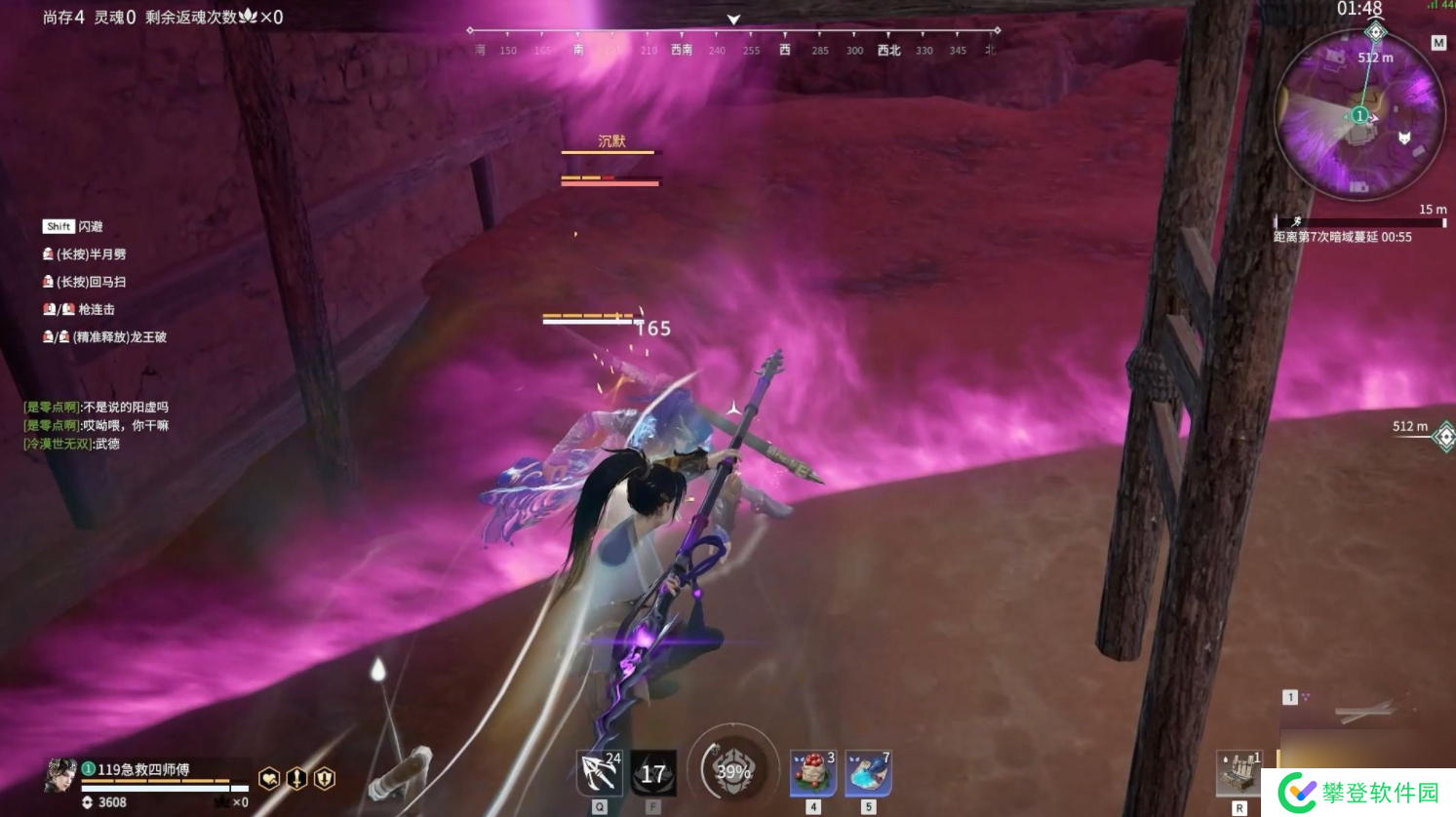Click the 512 m waypoint diamond at screen edge
1456x817 pixels.
(x=1444, y=436)
